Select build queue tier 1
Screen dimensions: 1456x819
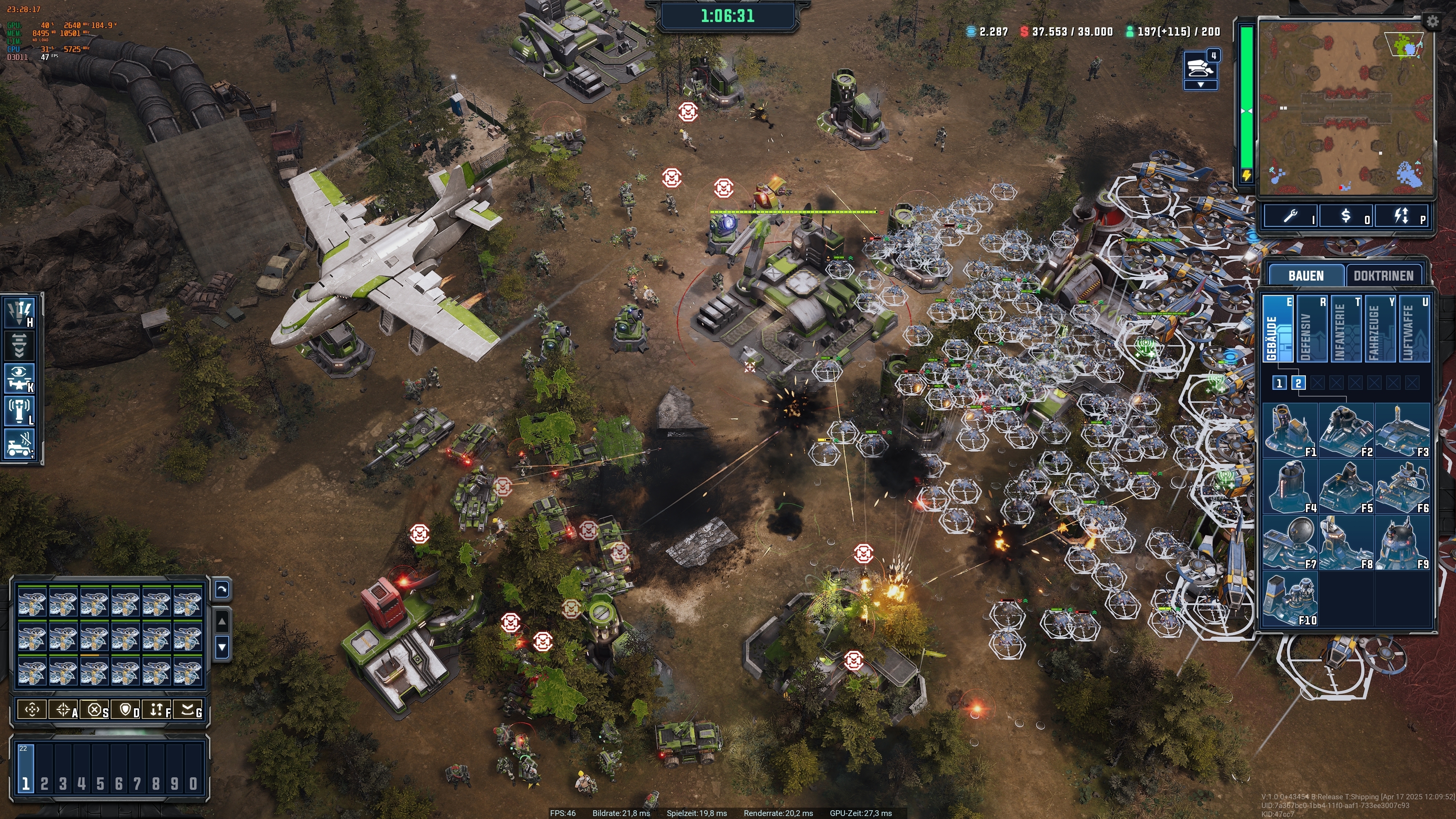(x=1280, y=383)
